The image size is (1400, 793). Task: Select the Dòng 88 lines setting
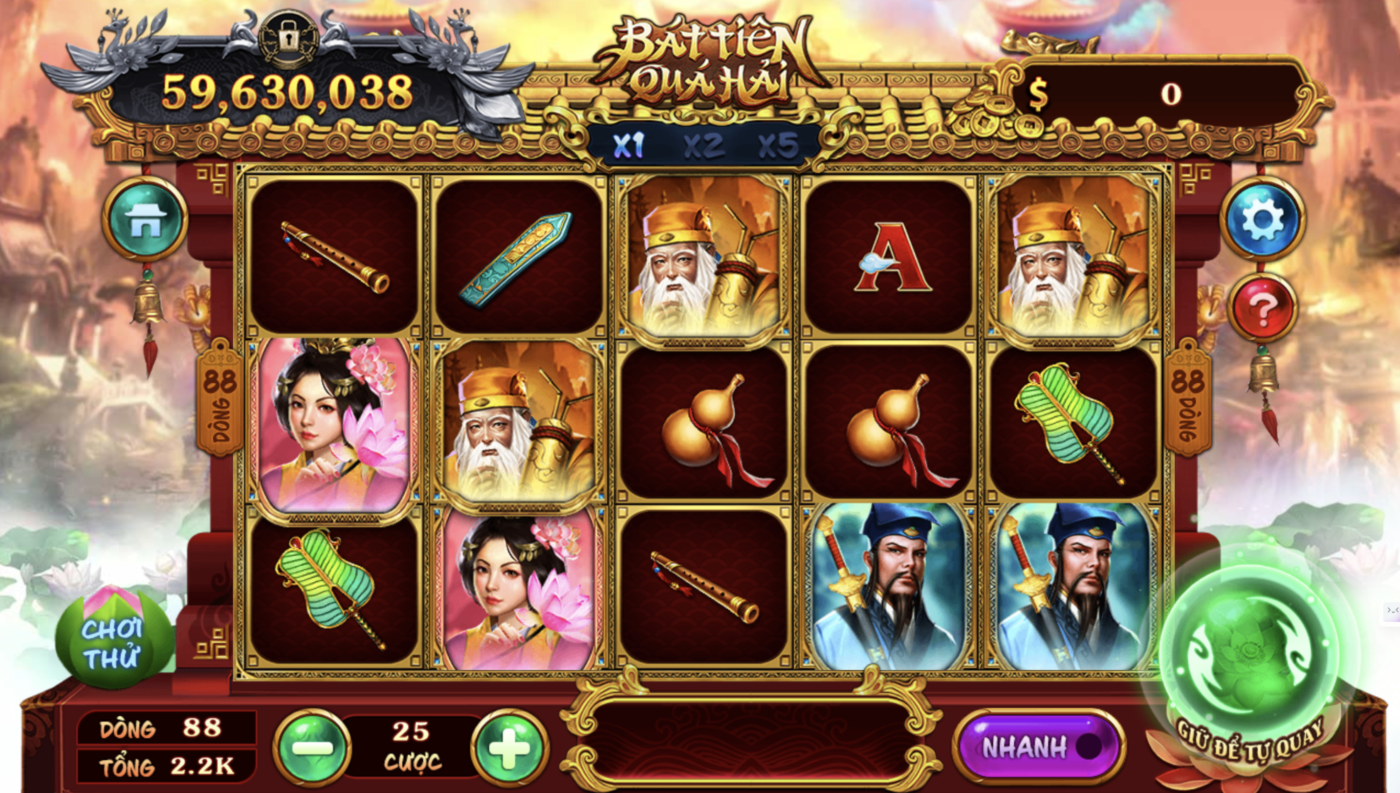(166, 728)
